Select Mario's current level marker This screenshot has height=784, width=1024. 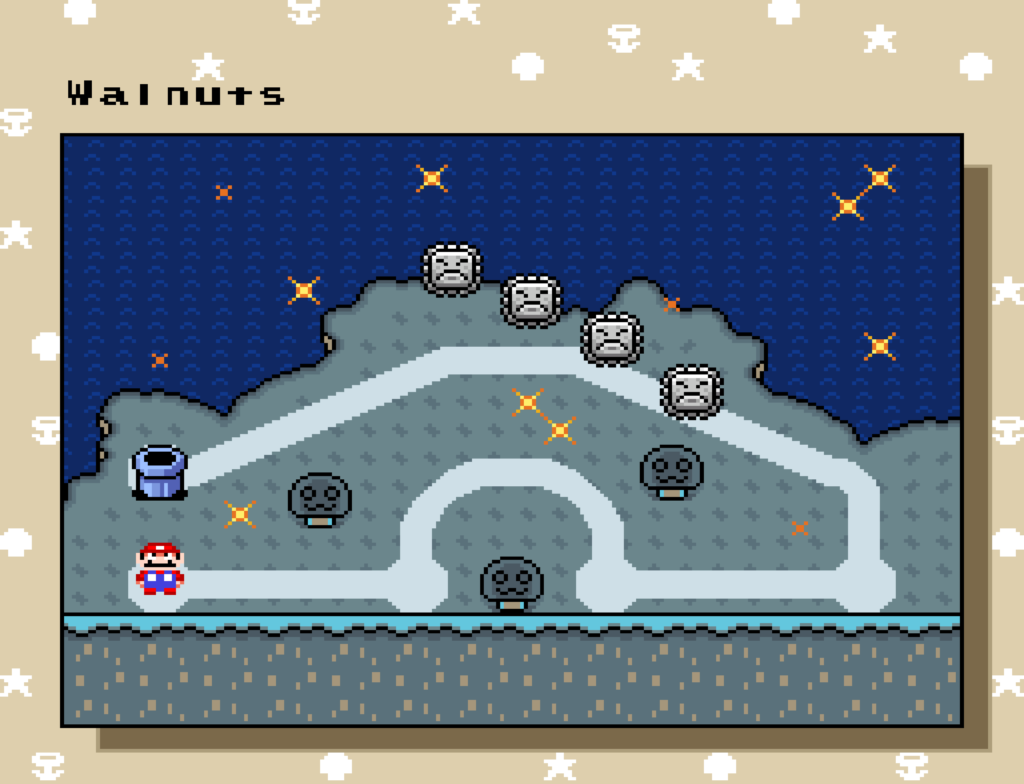159,570
